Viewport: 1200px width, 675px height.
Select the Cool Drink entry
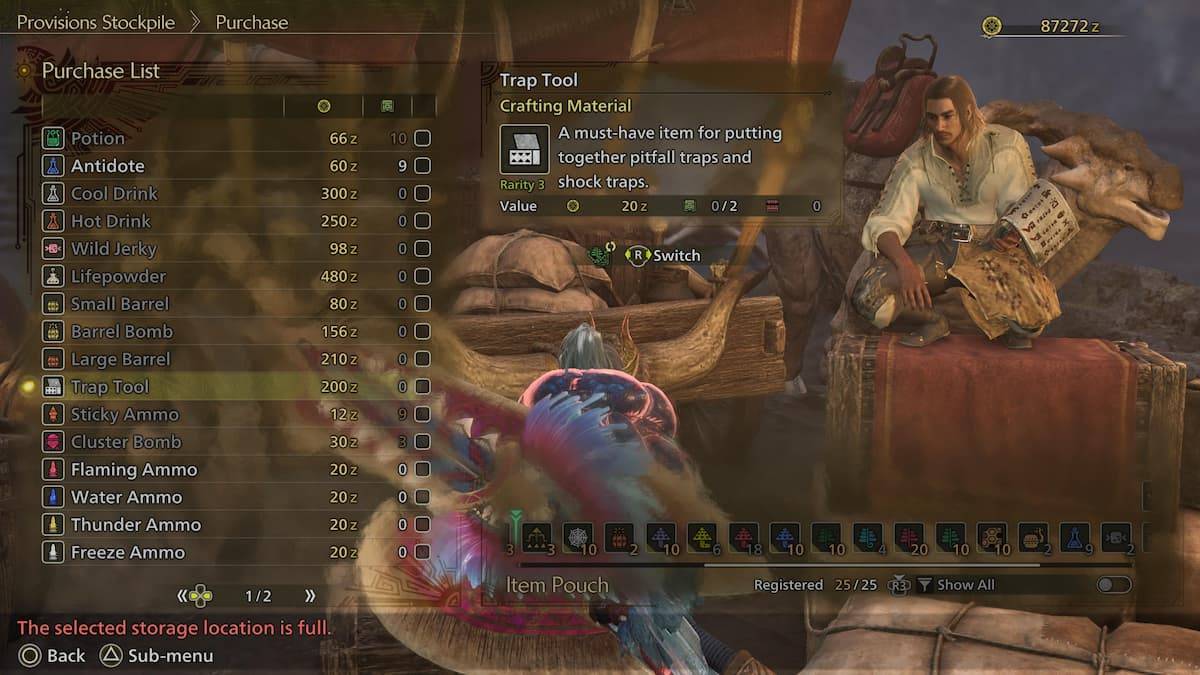(114, 193)
